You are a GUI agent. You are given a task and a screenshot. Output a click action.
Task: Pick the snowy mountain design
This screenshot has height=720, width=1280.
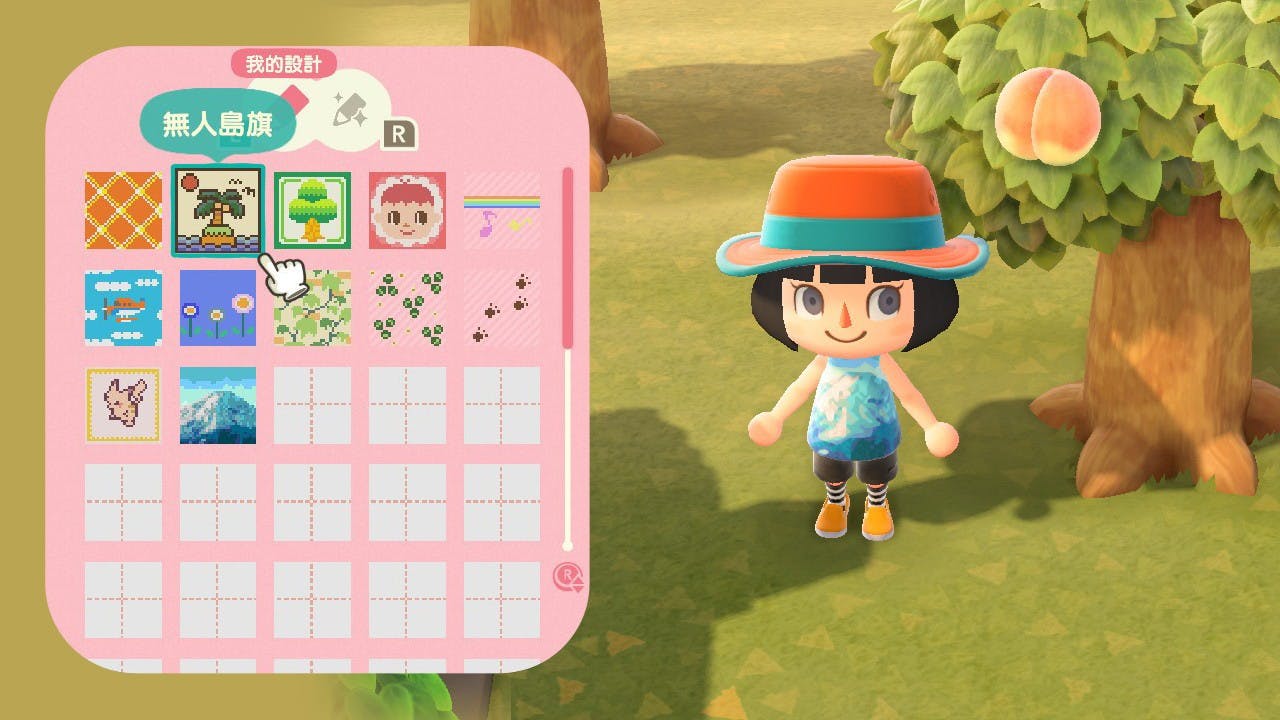(x=218, y=405)
